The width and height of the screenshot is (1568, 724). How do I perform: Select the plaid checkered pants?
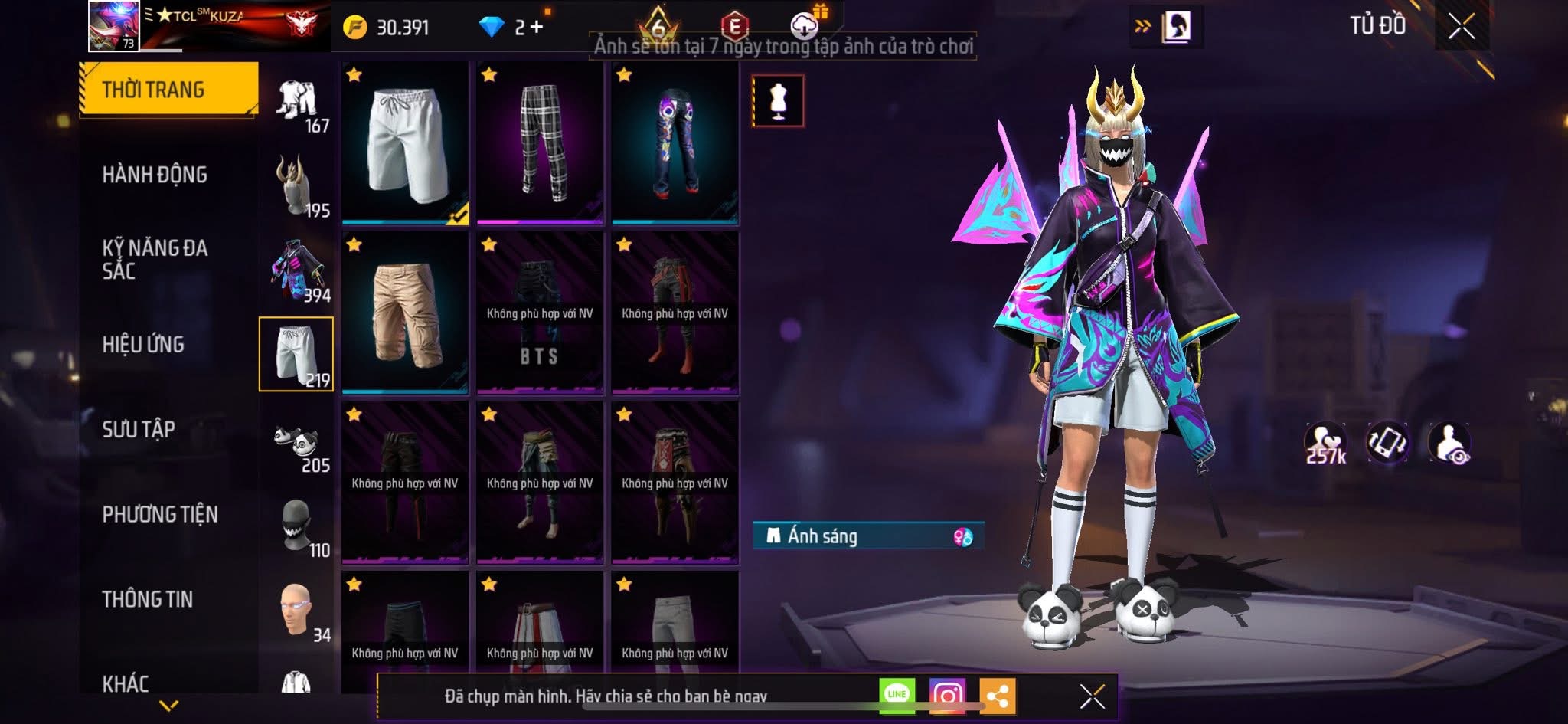point(540,143)
